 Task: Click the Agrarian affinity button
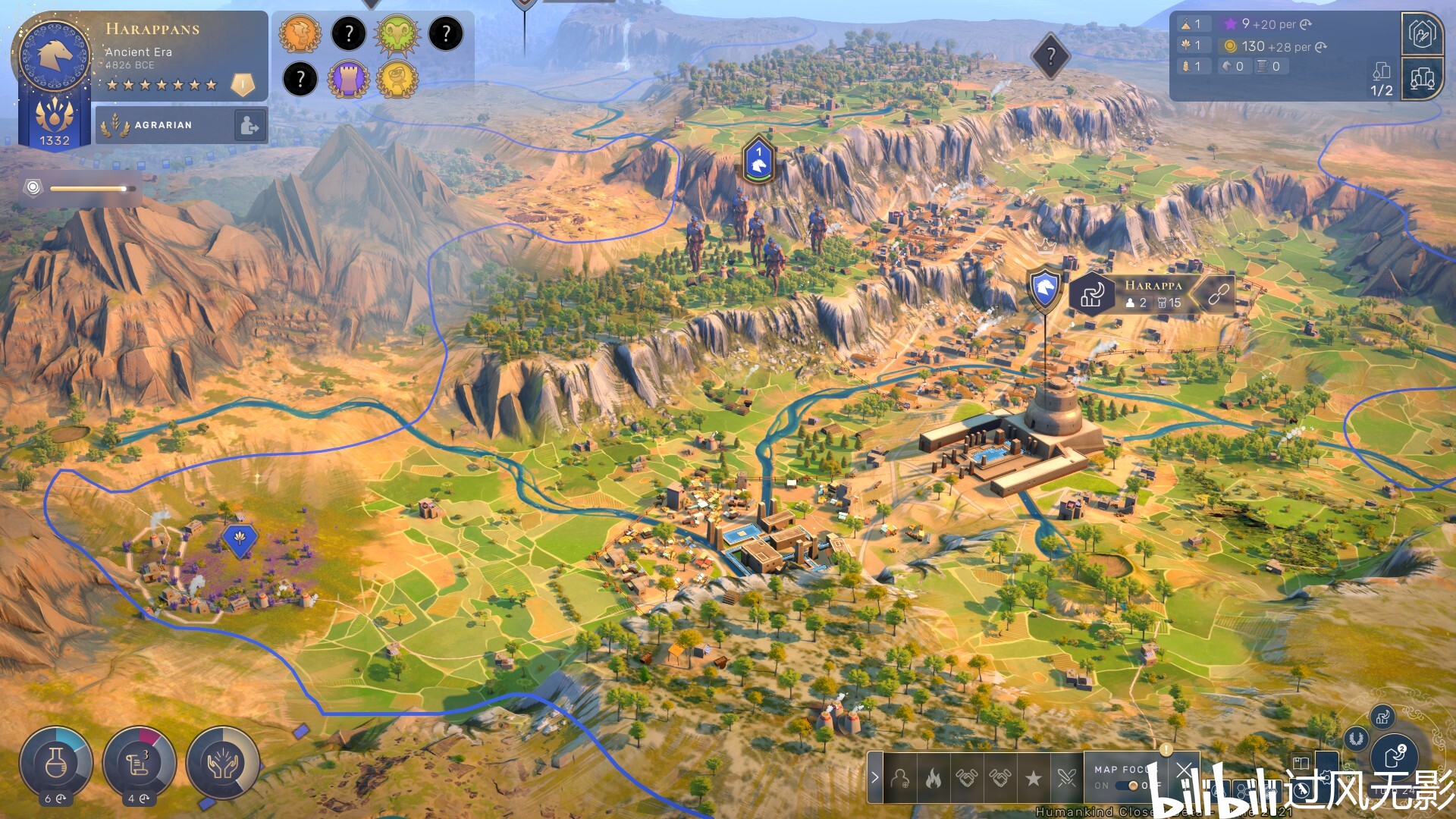(x=164, y=125)
